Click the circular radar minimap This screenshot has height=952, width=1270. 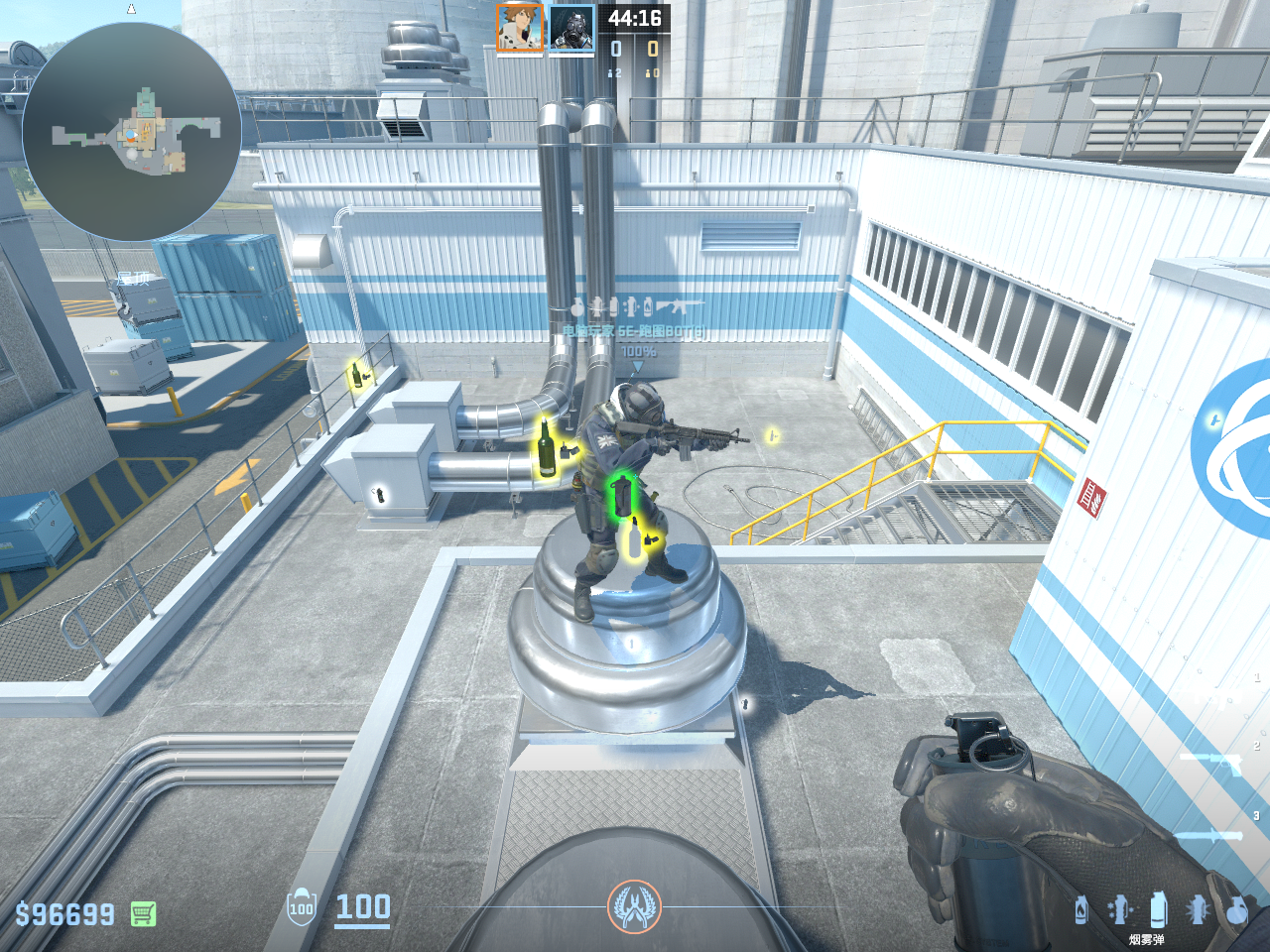click(x=131, y=132)
